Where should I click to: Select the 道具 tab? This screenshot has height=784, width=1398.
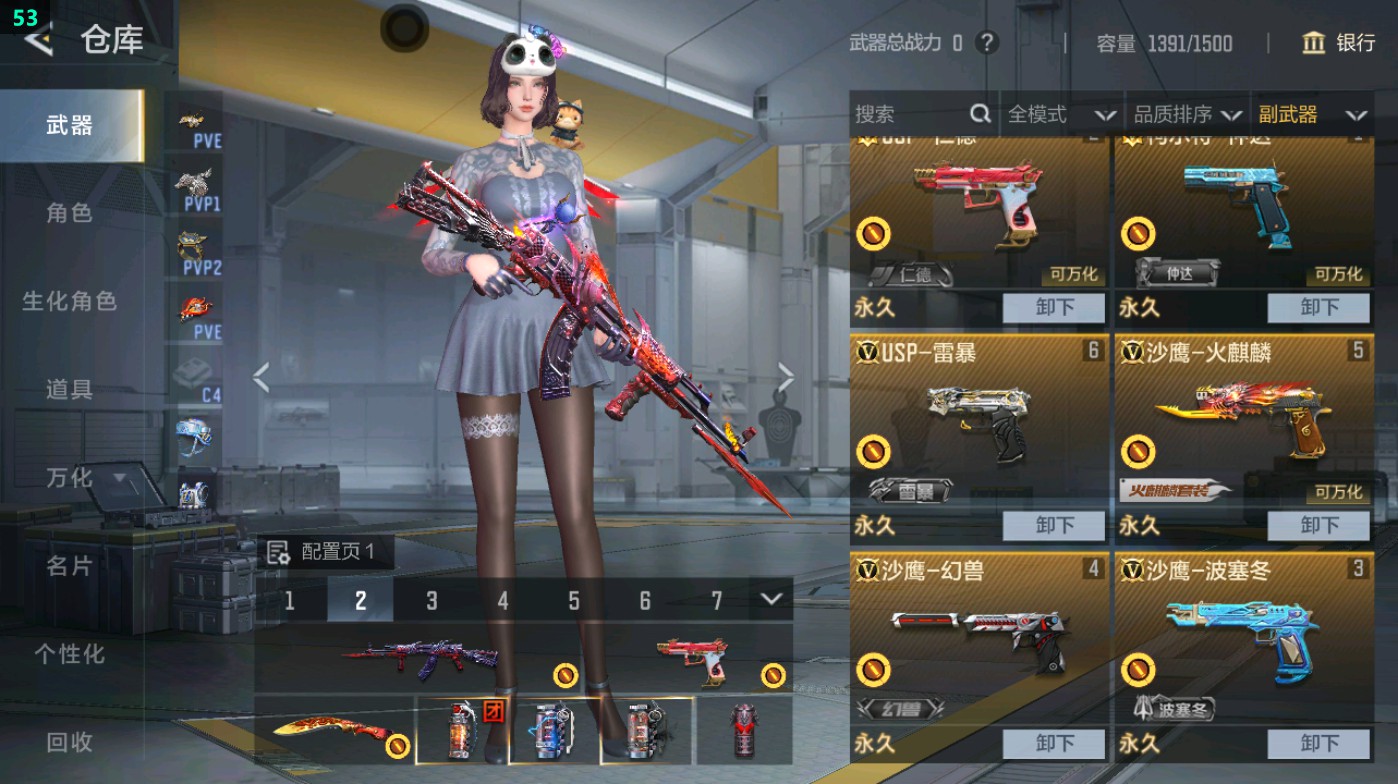click(x=69, y=389)
